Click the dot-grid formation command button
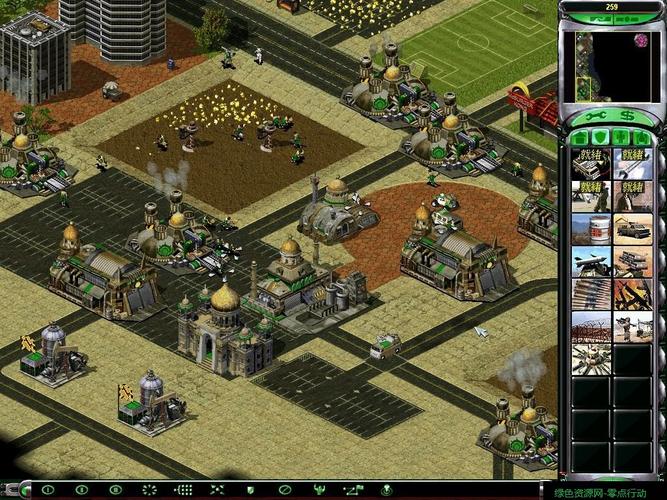The width and height of the screenshot is (667, 500). tap(184, 490)
